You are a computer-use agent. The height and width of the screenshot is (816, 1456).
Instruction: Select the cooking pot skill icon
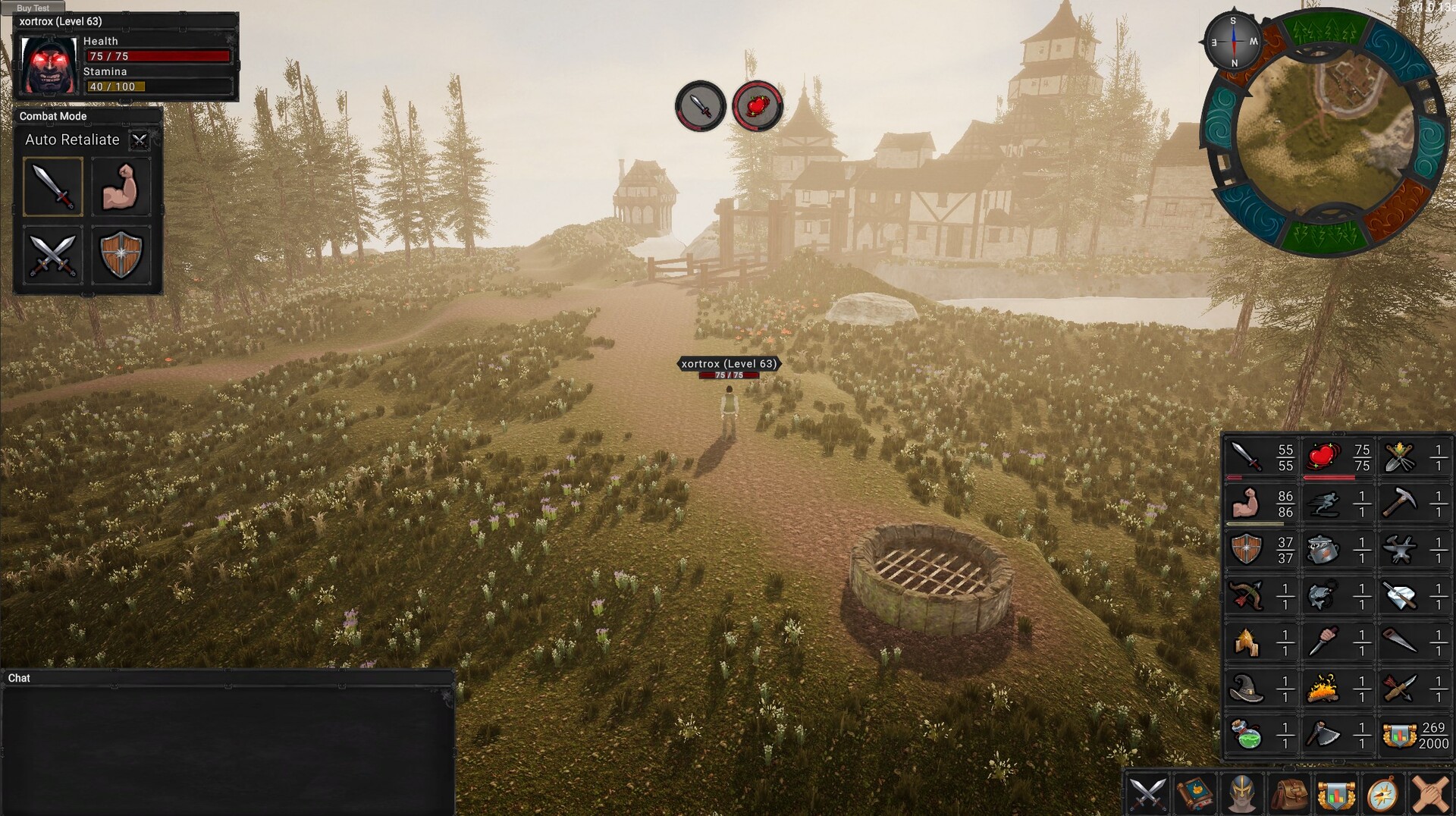tap(1323, 548)
